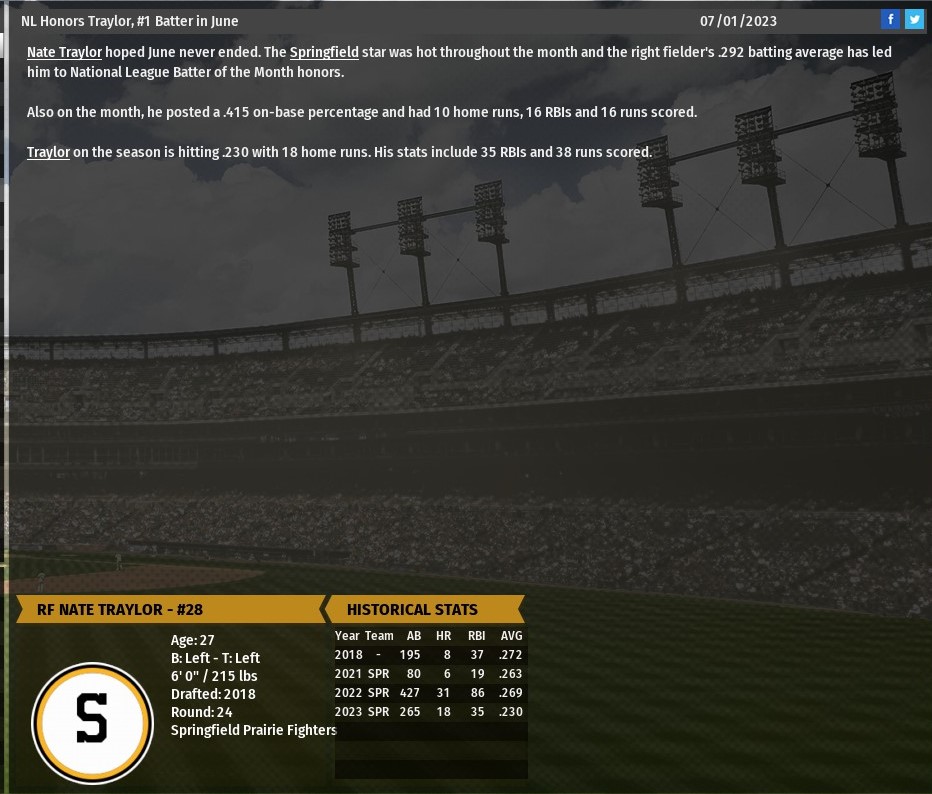Share the article on Twitter
Screen dimensions: 932x794
click(914, 20)
